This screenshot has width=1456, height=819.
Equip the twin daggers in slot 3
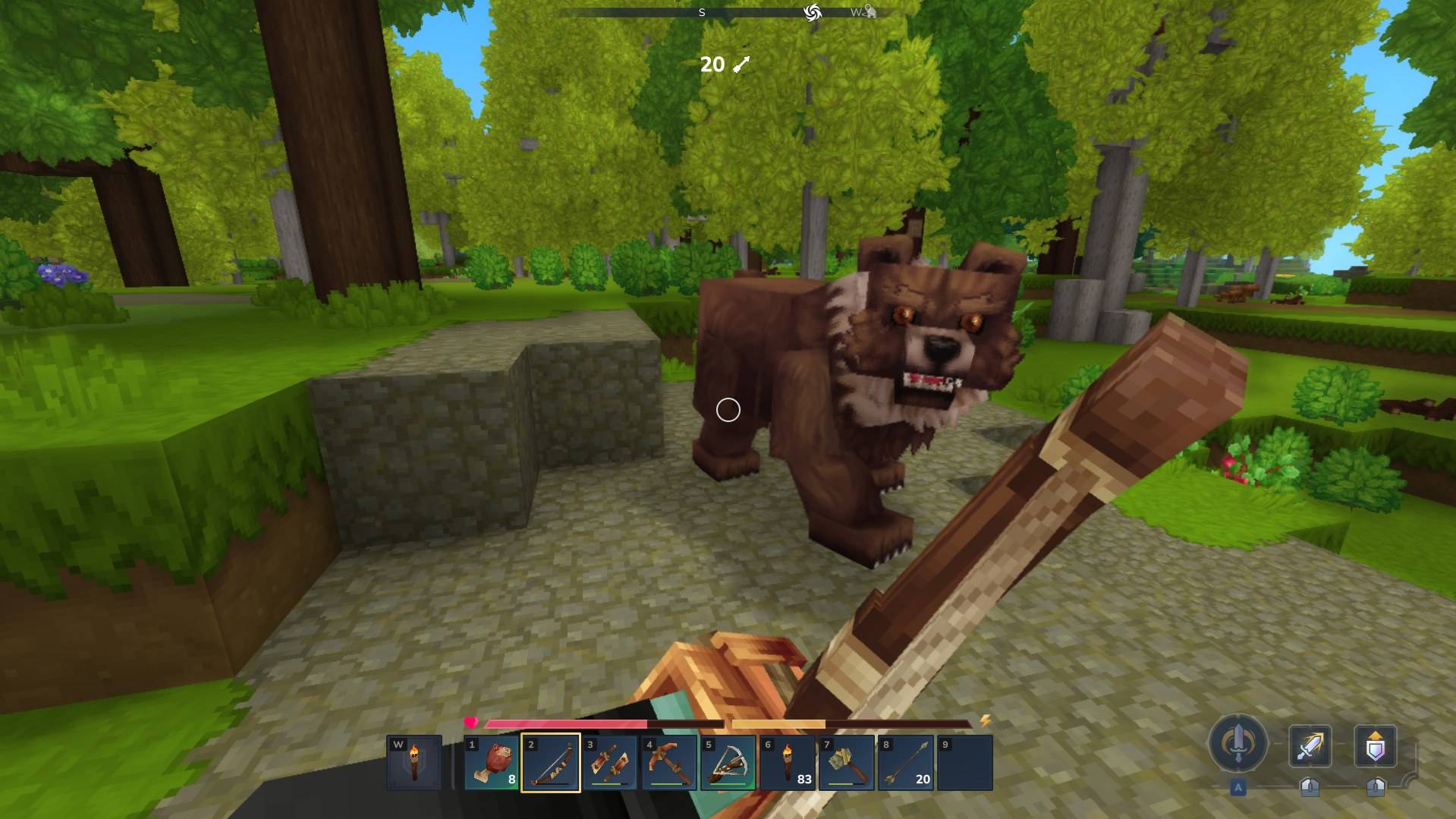click(610, 763)
